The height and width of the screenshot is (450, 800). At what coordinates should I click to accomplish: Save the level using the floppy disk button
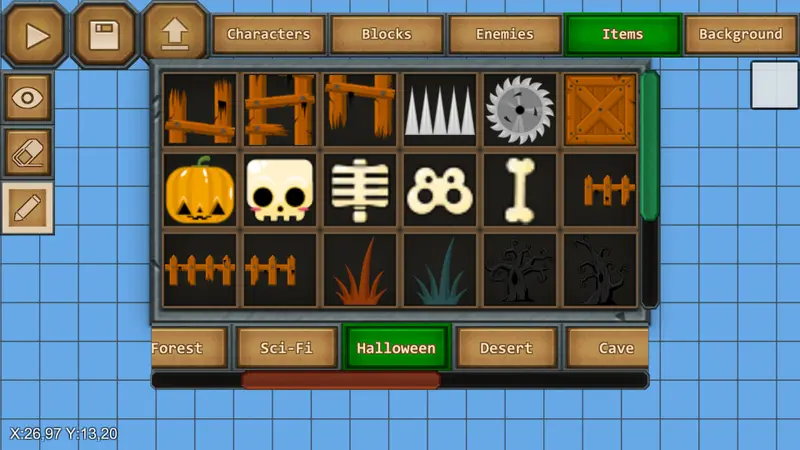click(x=104, y=33)
